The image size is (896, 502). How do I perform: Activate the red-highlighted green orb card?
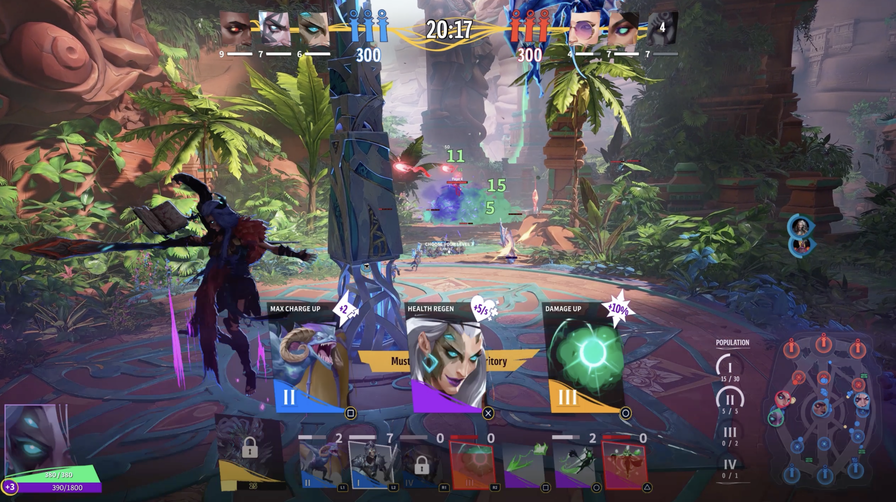[472, 464]
